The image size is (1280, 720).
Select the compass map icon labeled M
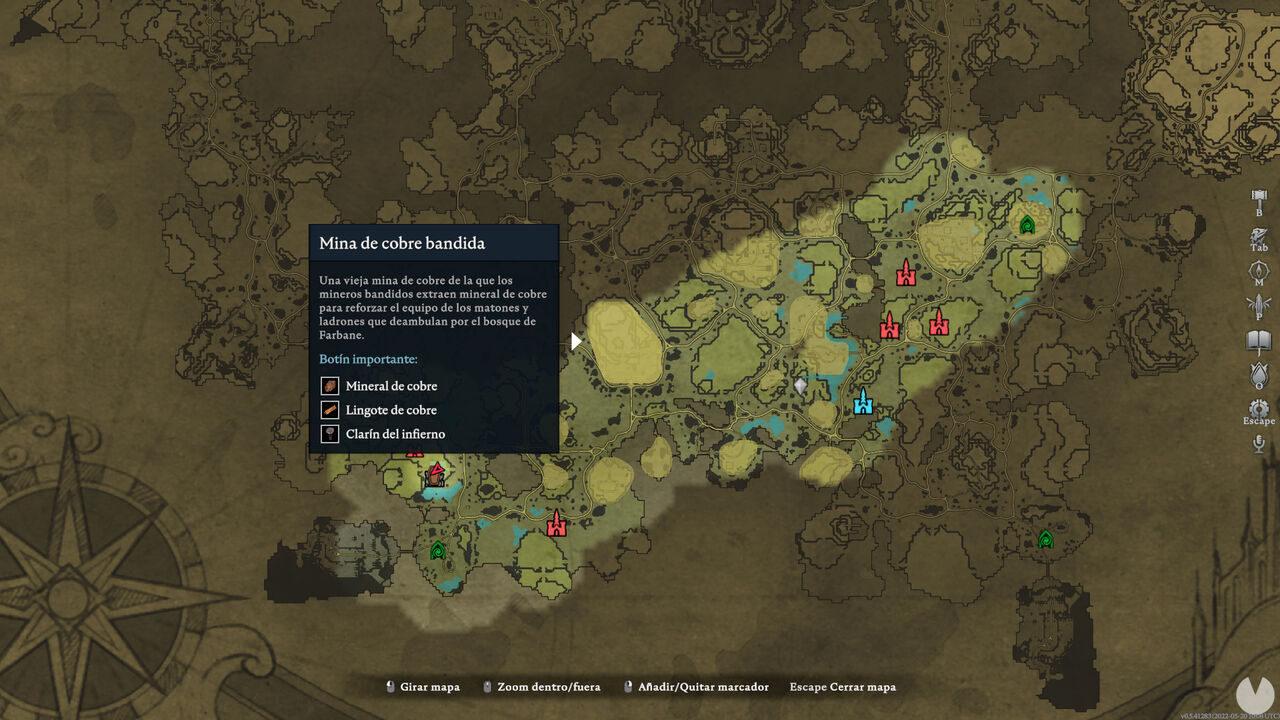click(1258, 273)
